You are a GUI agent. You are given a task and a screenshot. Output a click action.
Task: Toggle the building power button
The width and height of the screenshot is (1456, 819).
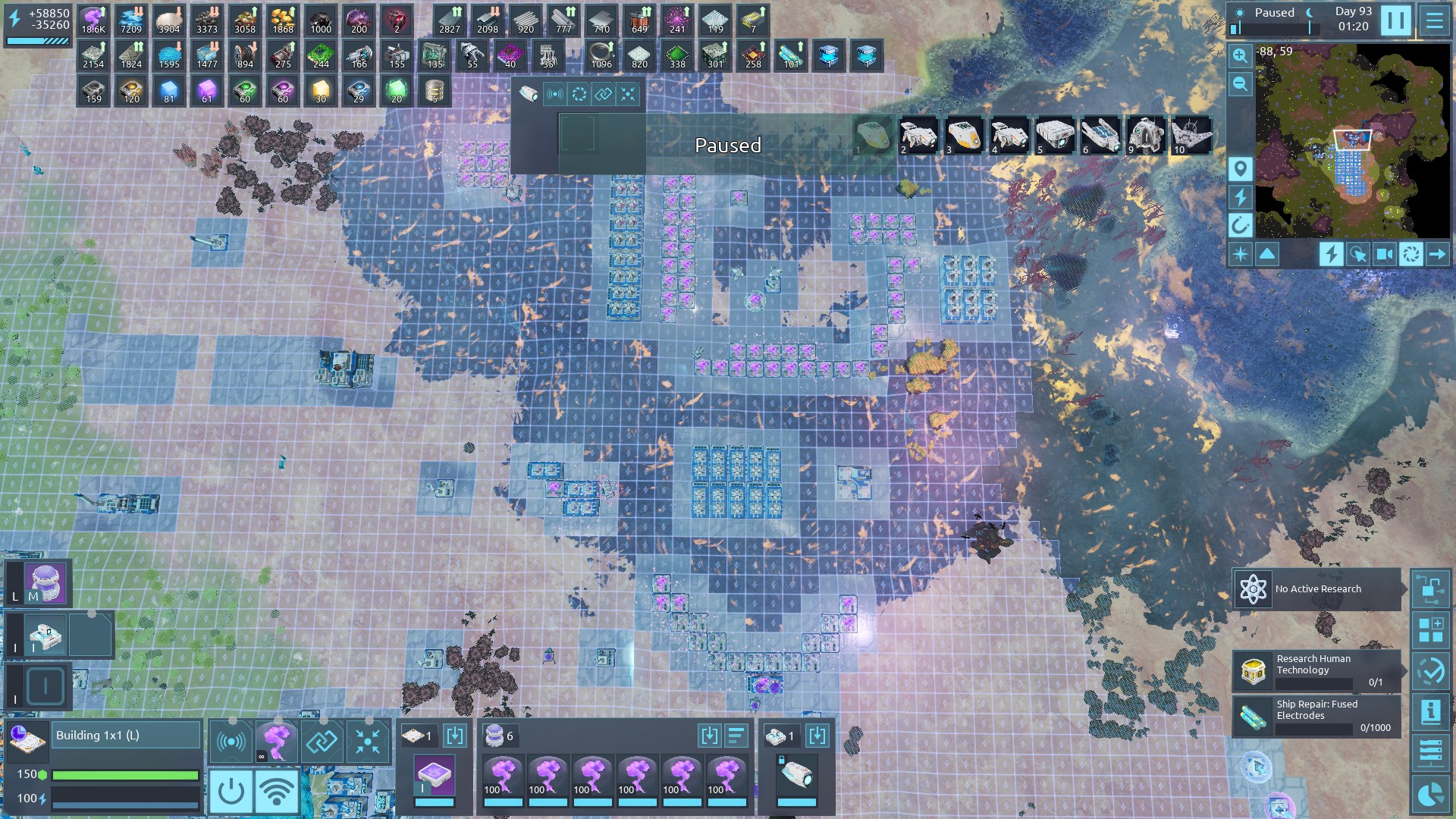[x=231, y=792]
